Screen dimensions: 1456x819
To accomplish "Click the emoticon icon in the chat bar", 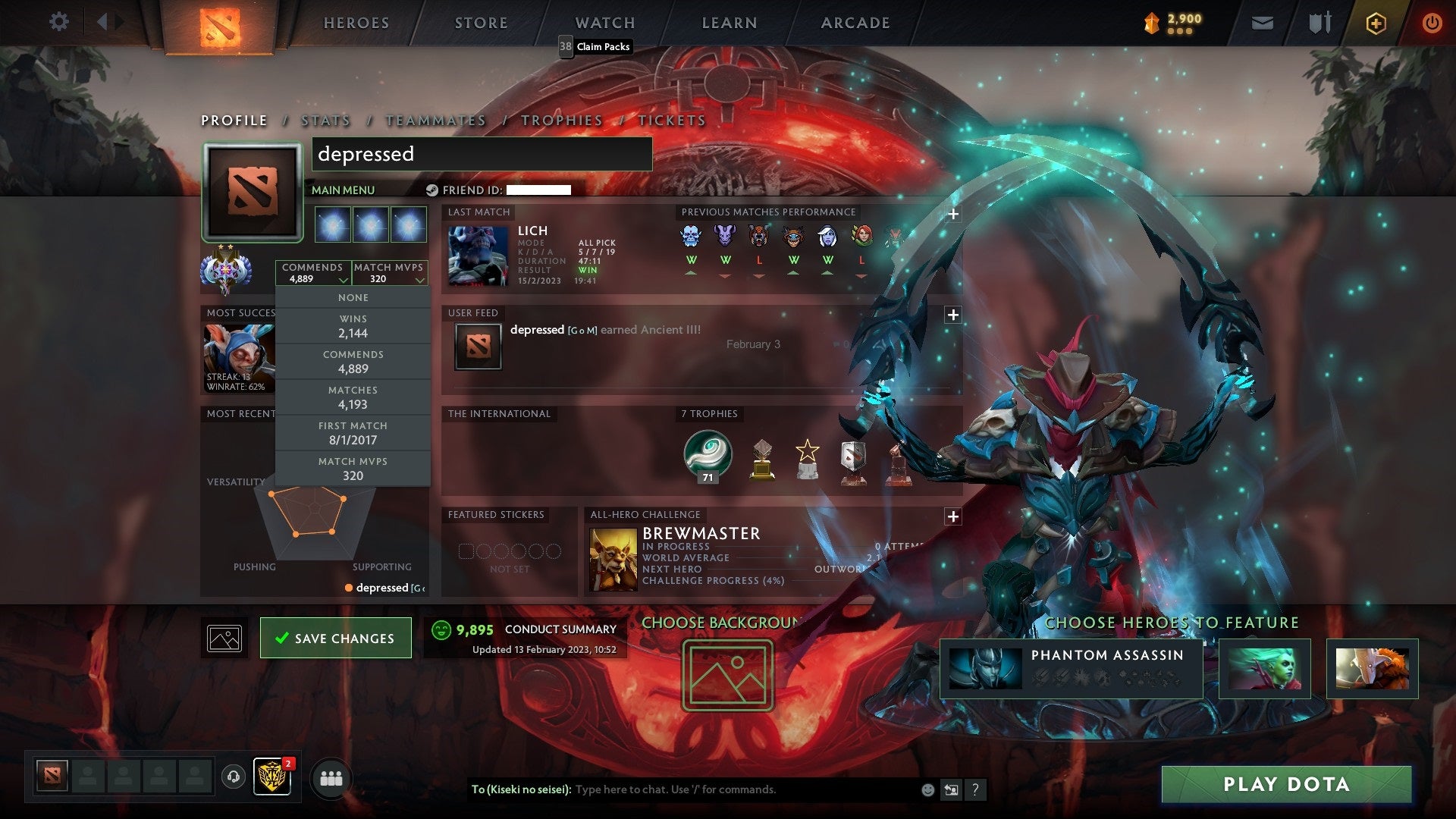I will point(927,789).
